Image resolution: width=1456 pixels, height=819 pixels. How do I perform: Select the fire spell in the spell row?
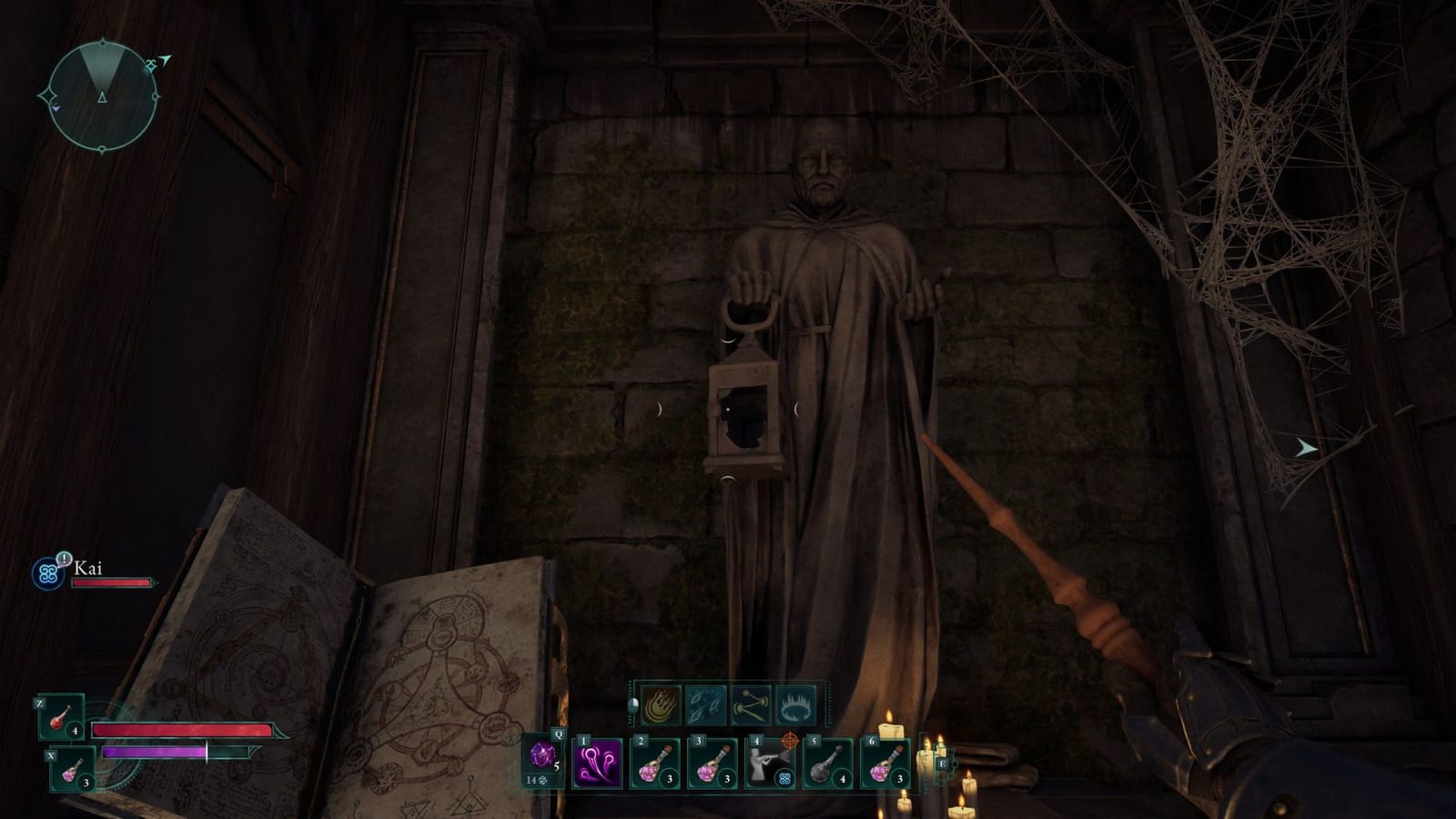[660, 704]
